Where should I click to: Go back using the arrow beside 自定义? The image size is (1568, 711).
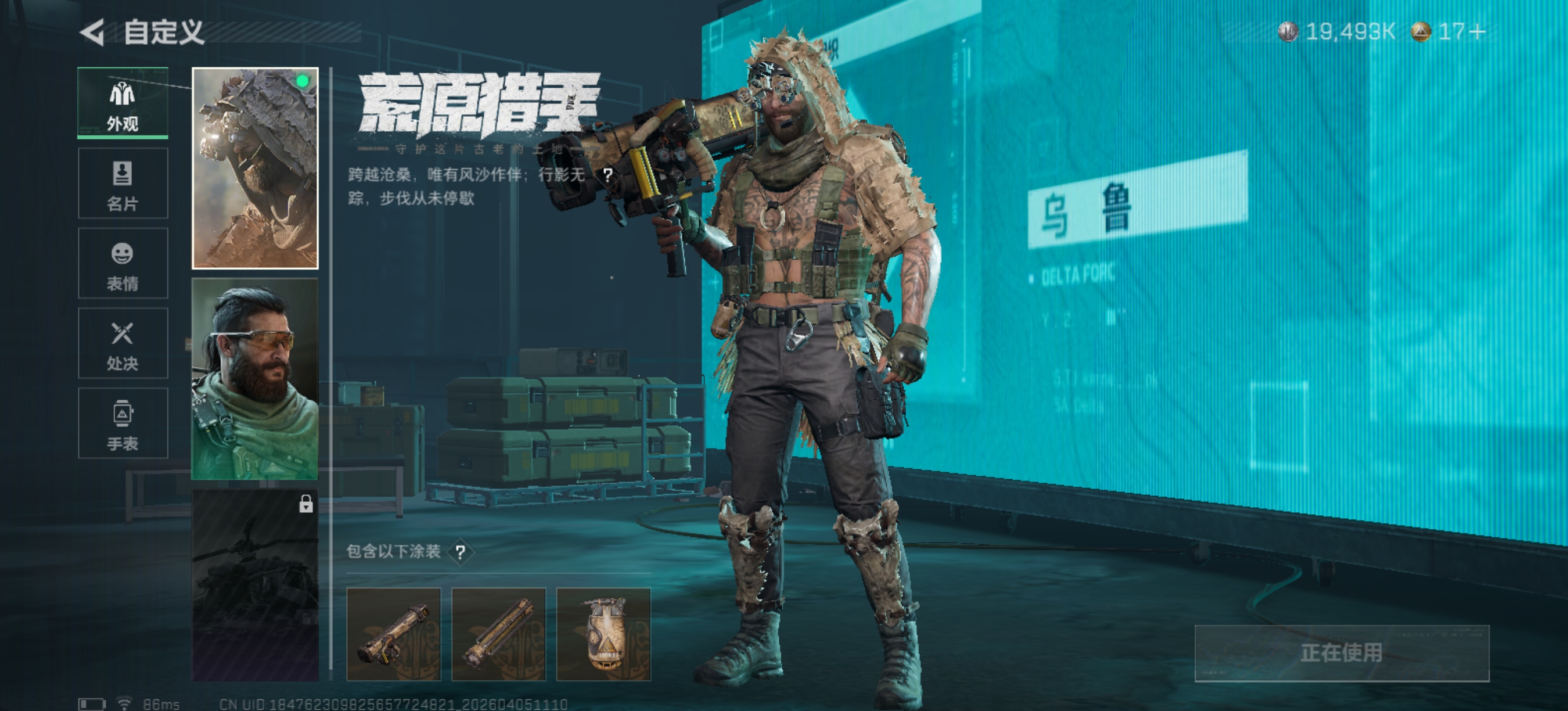pyautogui.click(x=92, y=33)
